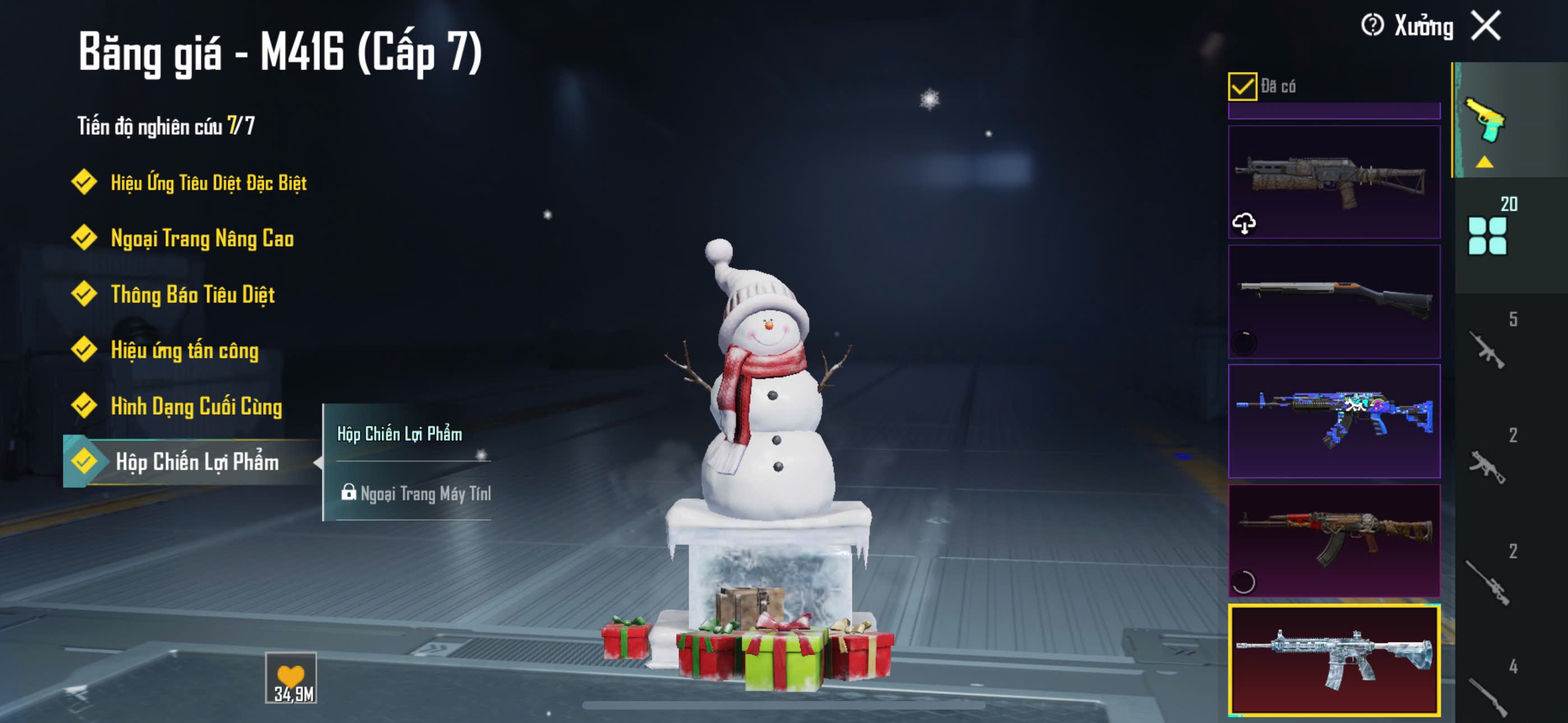Select the brown camo rifle skin thumbnail
Viewport: 1568px width, 723px height.
click(1334, 182)
